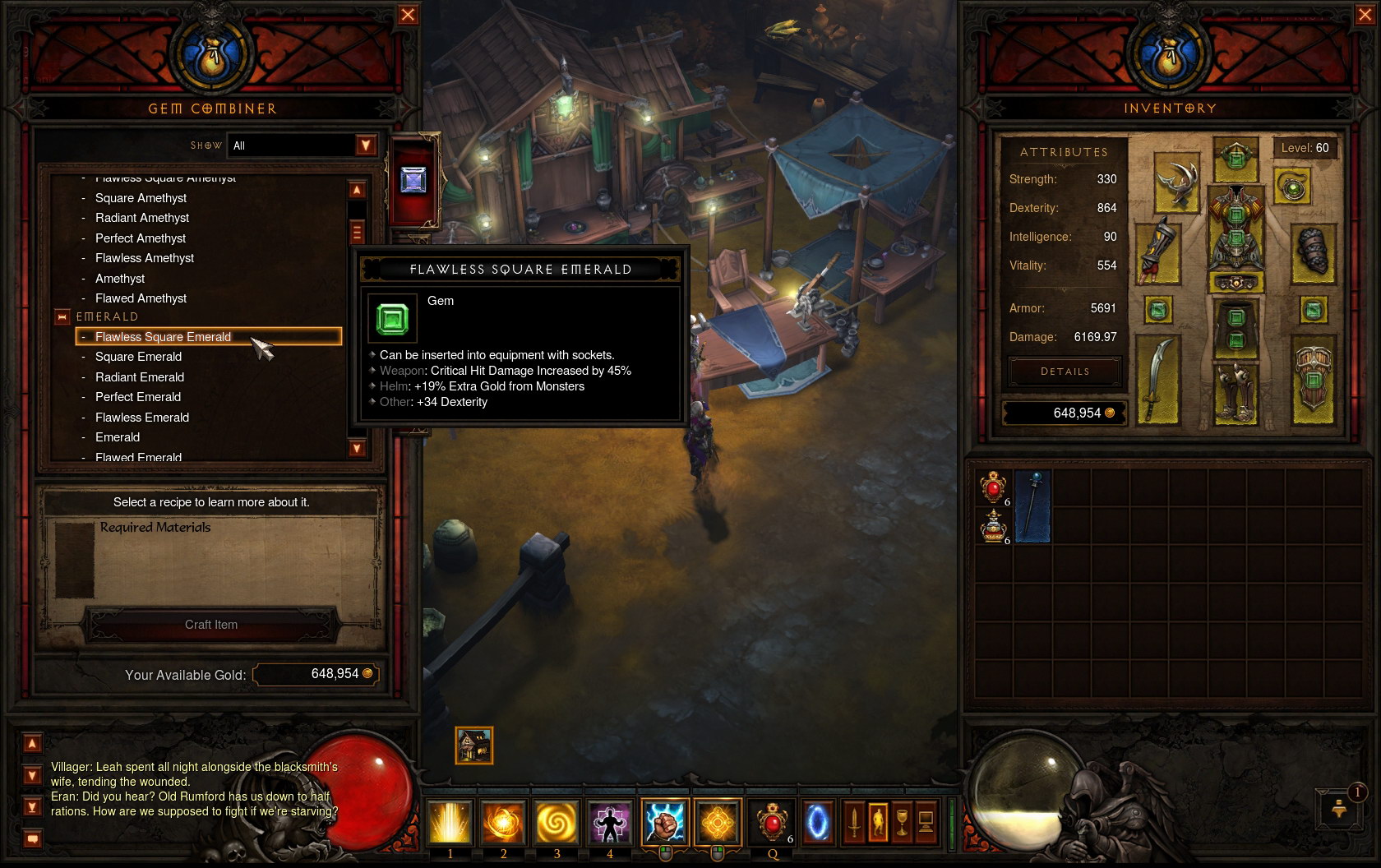Pick the Perfect Emerald recipe

(x=138, y=397)
